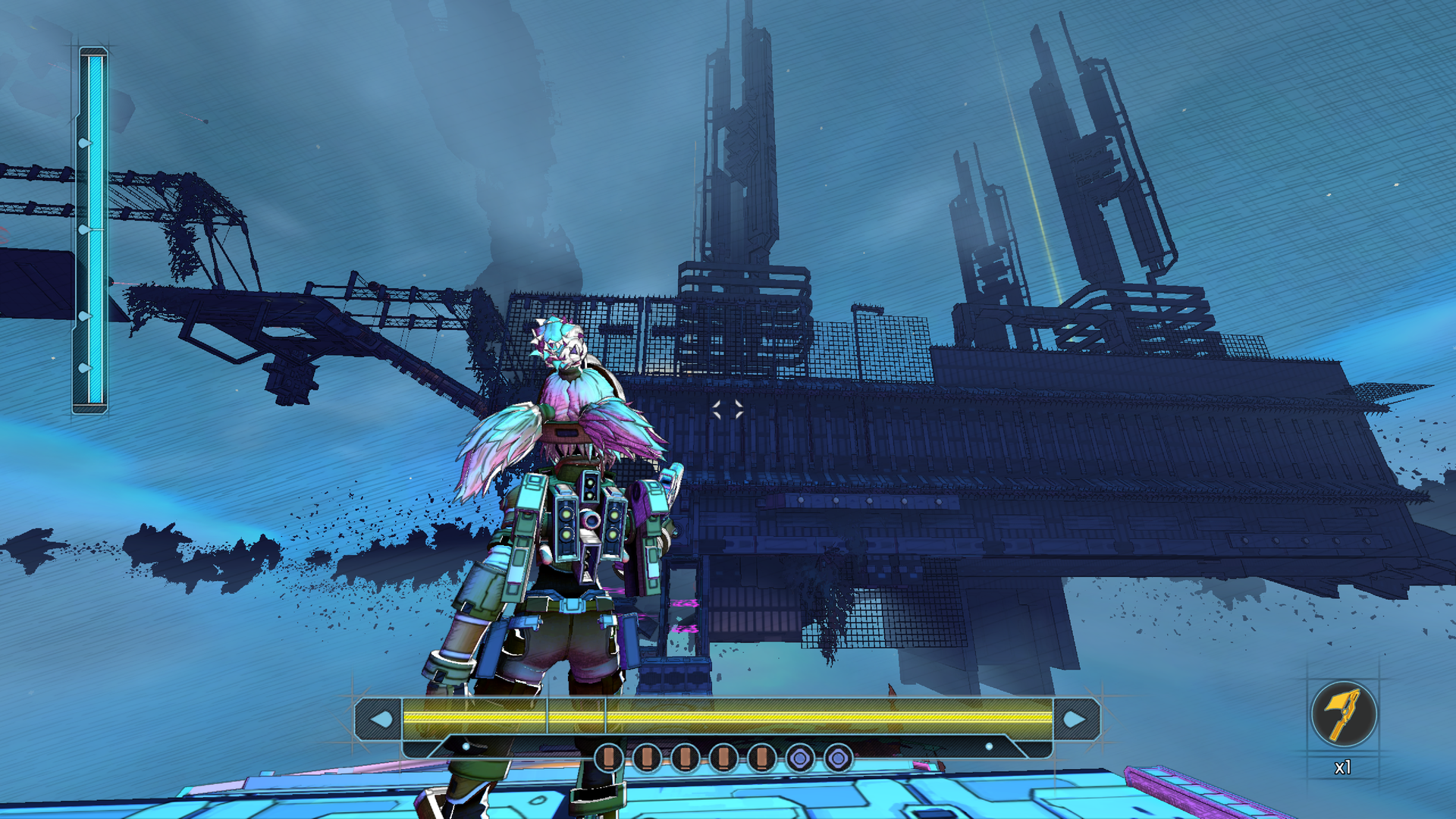Select the first hexagonal grenade icon
Viewport: 1456px width, 819px height.
click(799, 758)
